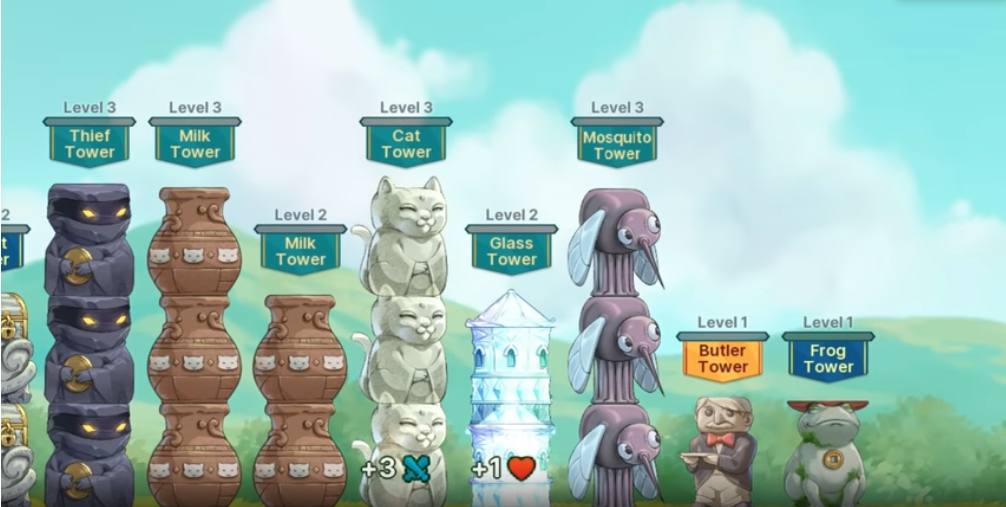The width and height of the screenshot is (1006, 507).
Task: Choose the Level 3 Milk Tower banner
Action: [195, 143]
